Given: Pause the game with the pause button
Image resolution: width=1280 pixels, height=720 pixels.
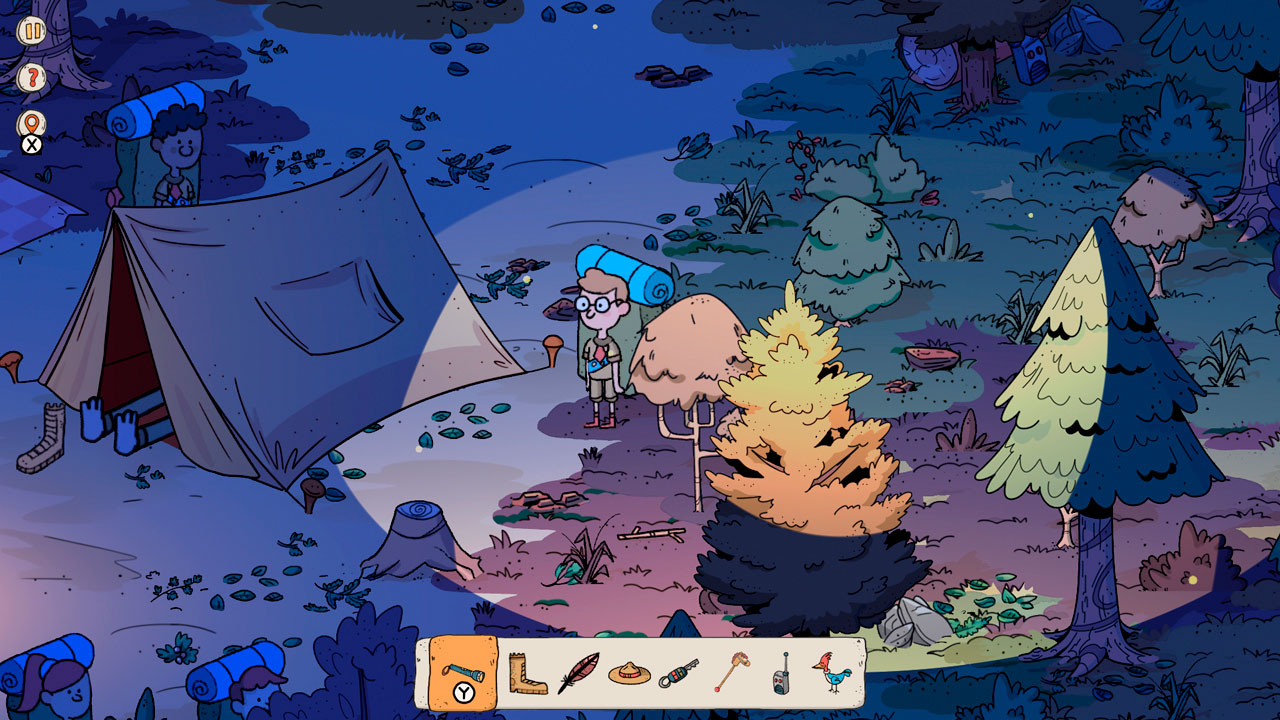Looking at the screenshot, I should point(31,30).
